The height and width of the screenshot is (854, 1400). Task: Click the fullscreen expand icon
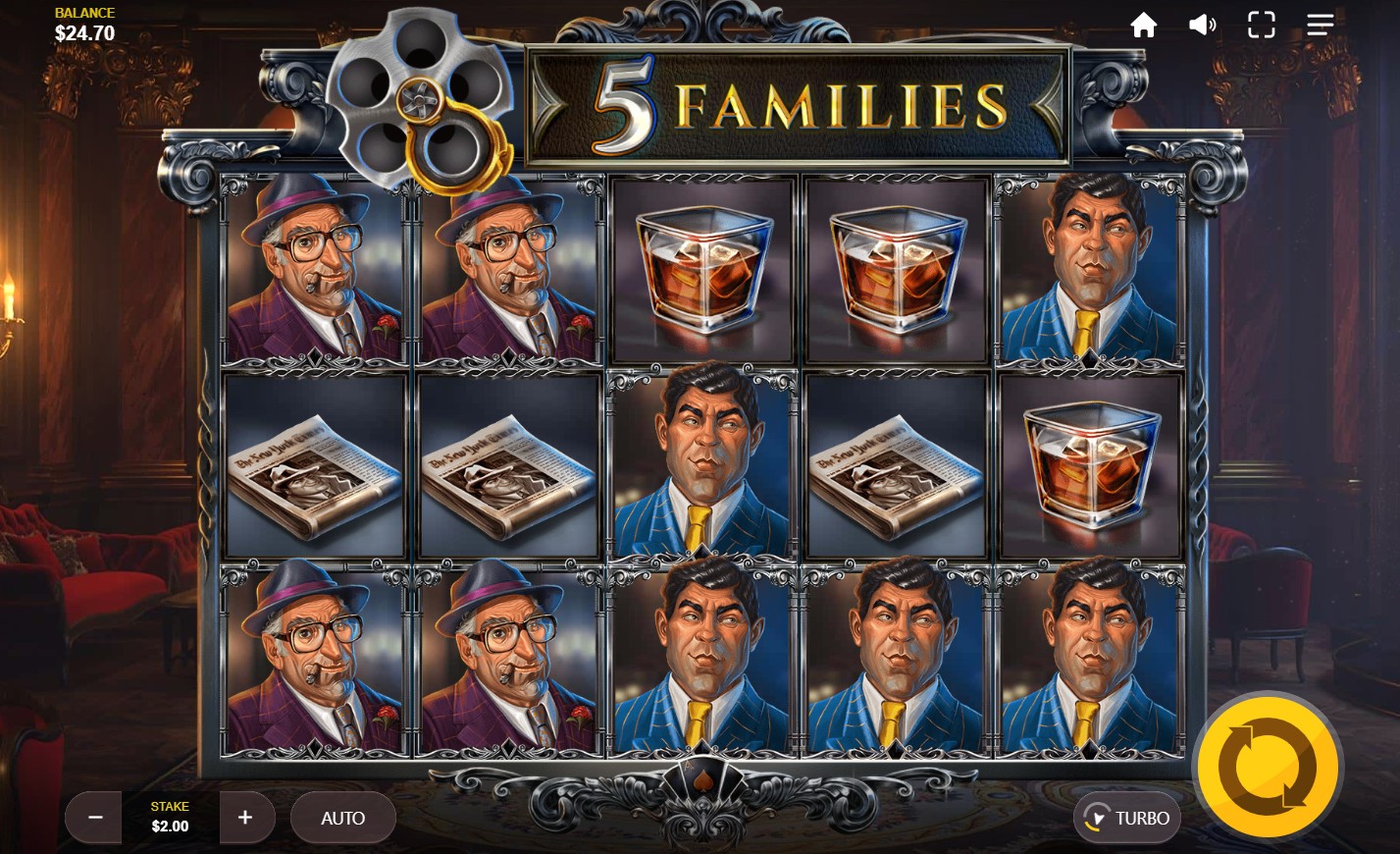click(x=1261, y=25)
